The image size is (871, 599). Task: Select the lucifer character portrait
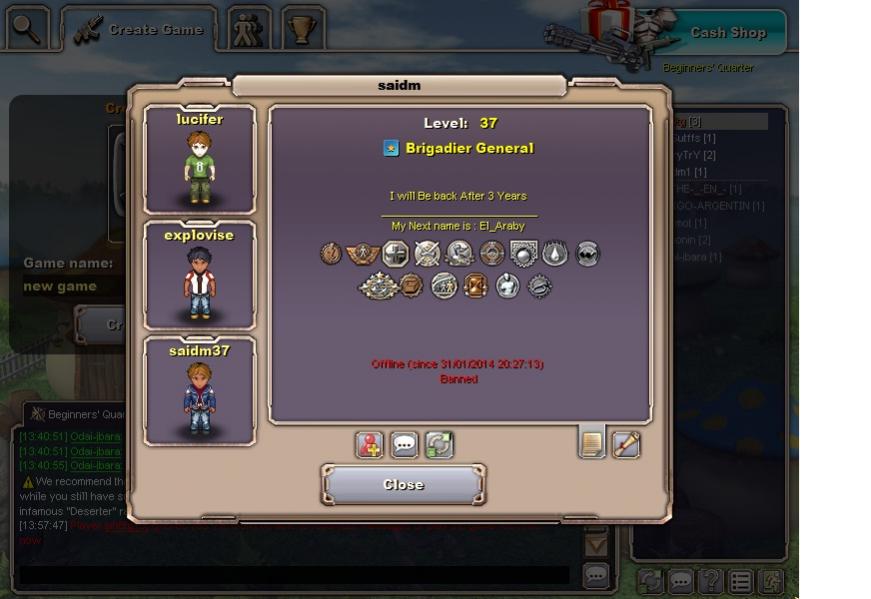pyautogui.click(x=199, y=160)
